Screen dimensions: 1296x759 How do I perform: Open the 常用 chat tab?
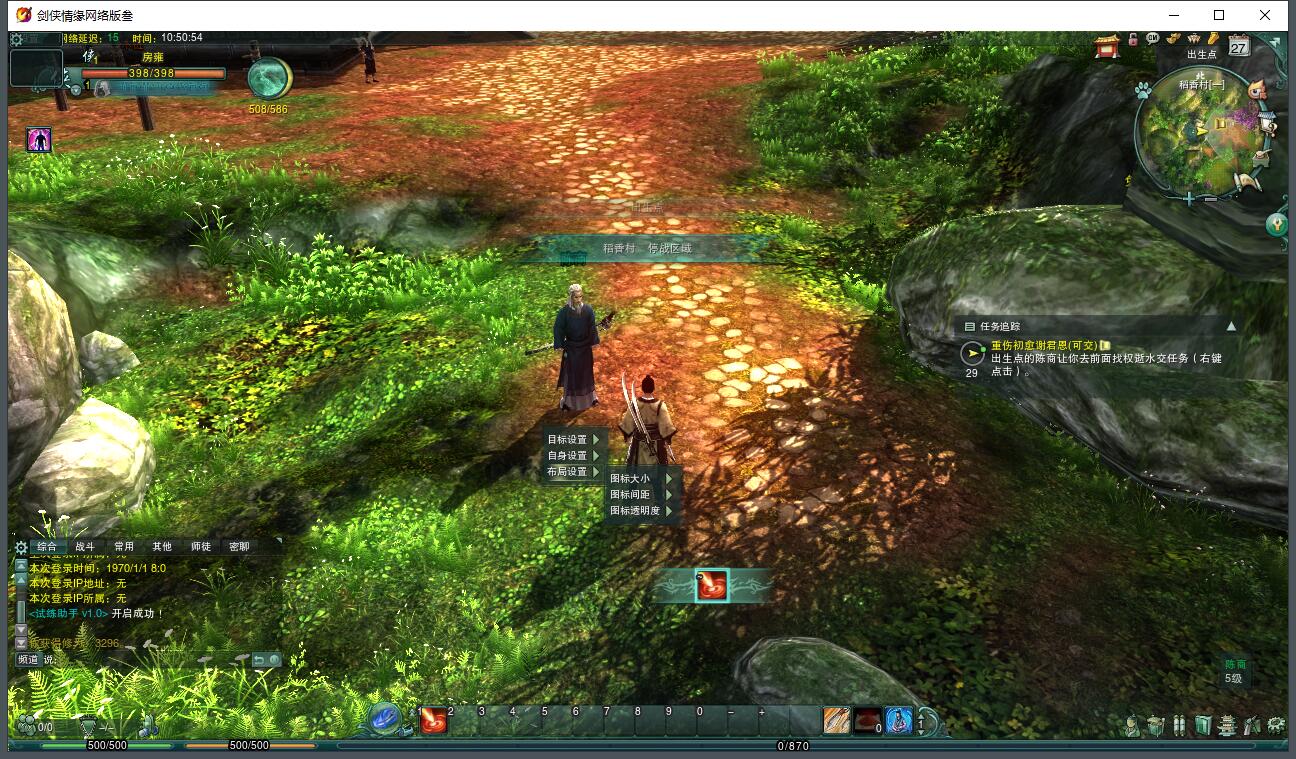(124, 547)
